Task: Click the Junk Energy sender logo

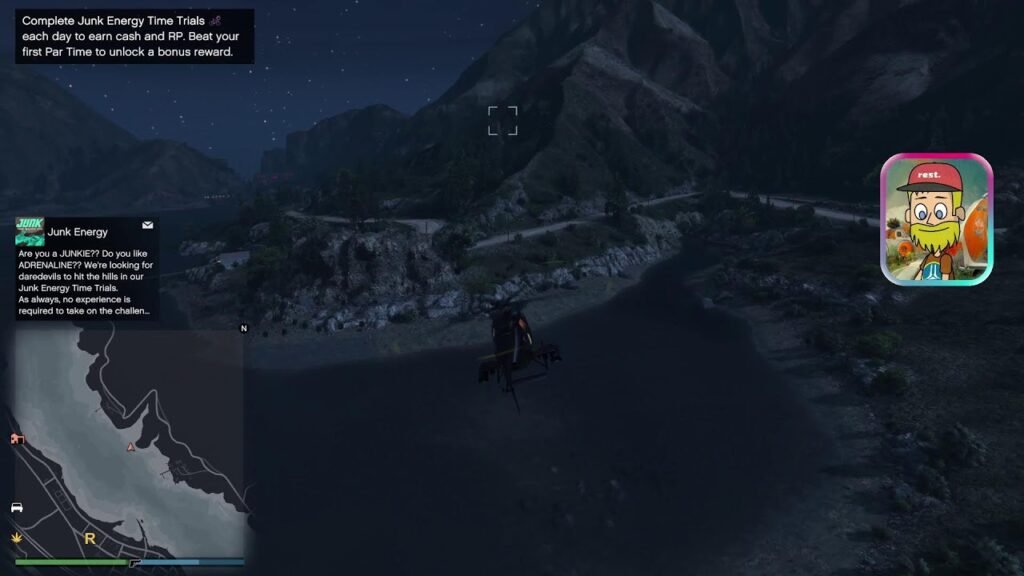Action: pos(30,231)
